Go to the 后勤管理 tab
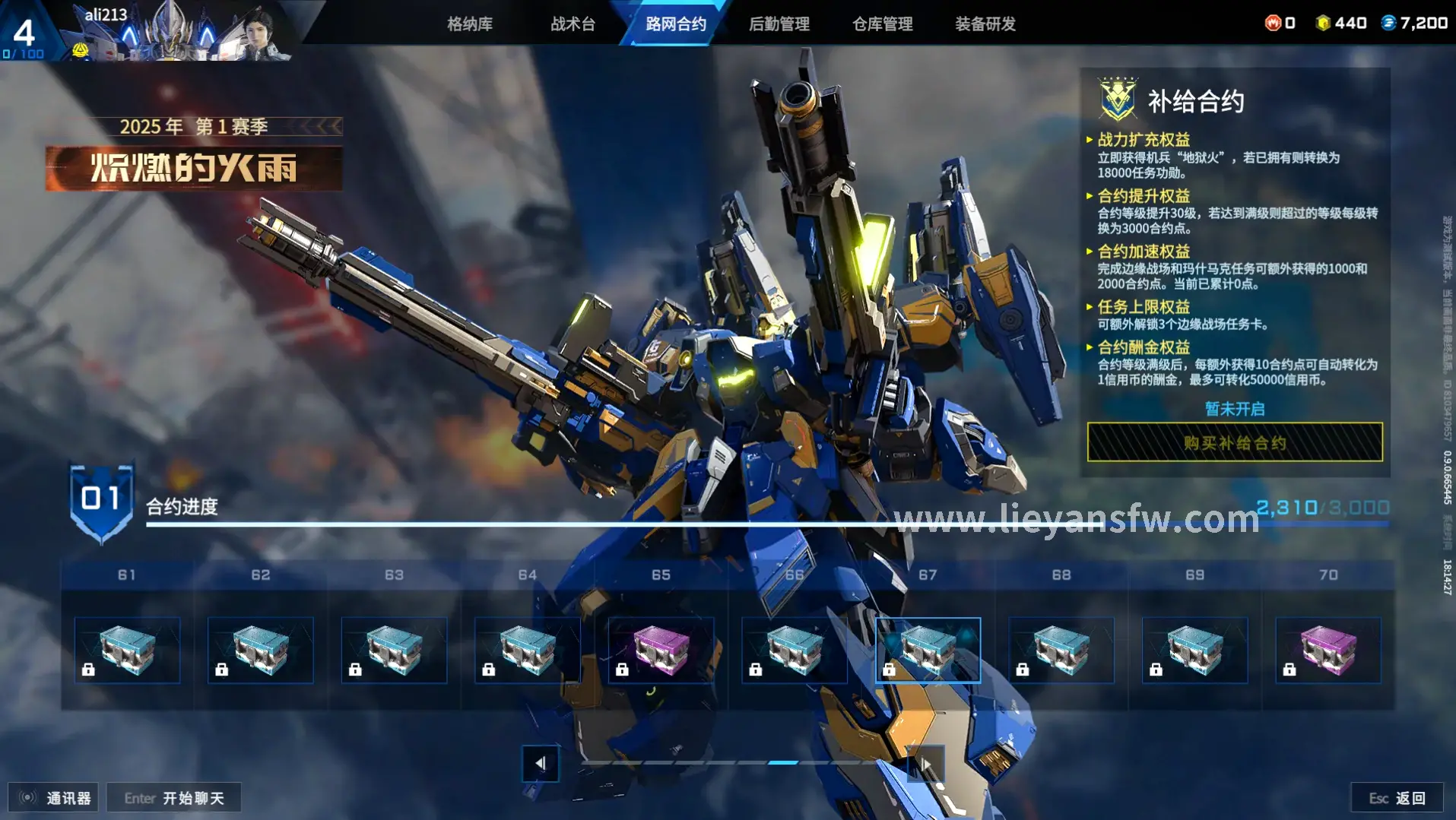Image resolution: width=1456 pixels, height=820 pixels. (779, 24)
